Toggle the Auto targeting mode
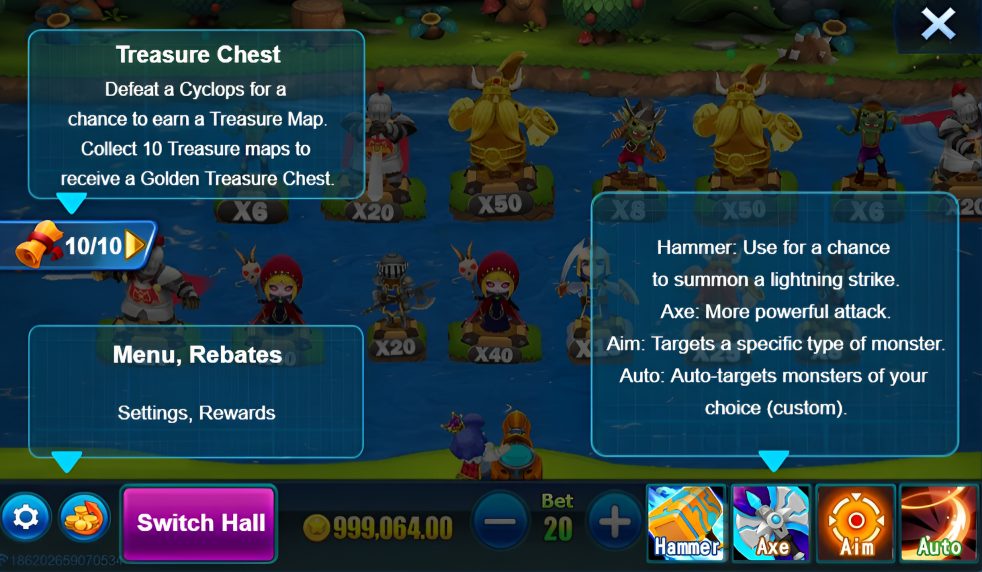 pos(939,522)
